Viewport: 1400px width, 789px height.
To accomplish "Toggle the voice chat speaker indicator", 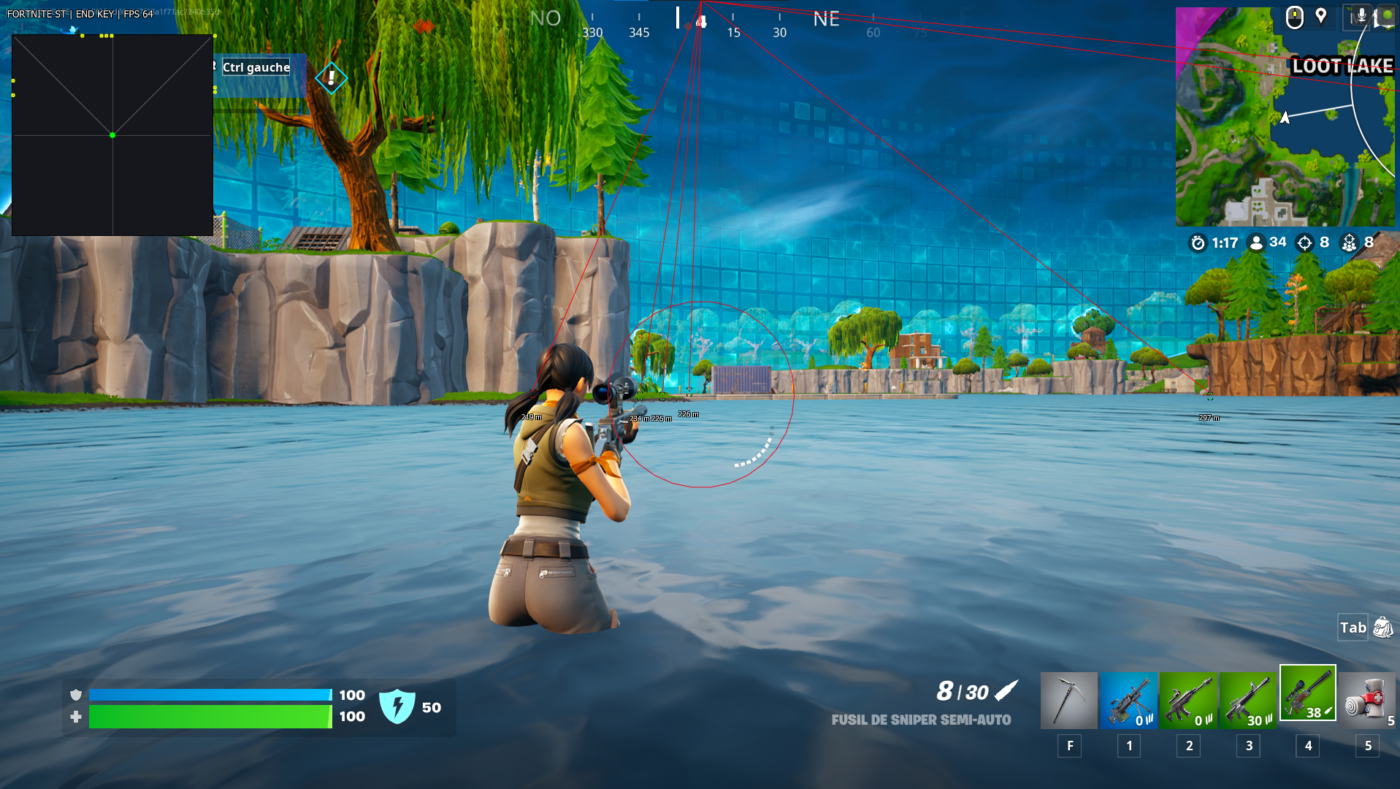I will coord(1387,14).
